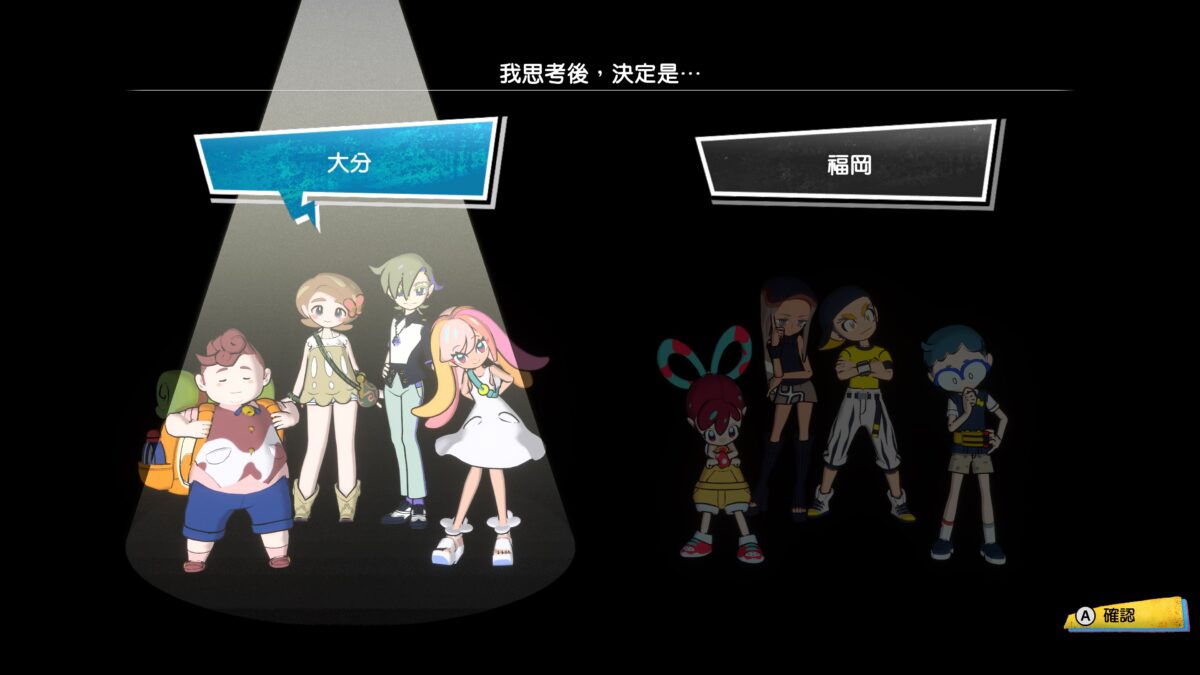Choose the 大分 answer option
Viewport: 1200px width, 675px height.
pyautogui.click(x=347, y=162)
